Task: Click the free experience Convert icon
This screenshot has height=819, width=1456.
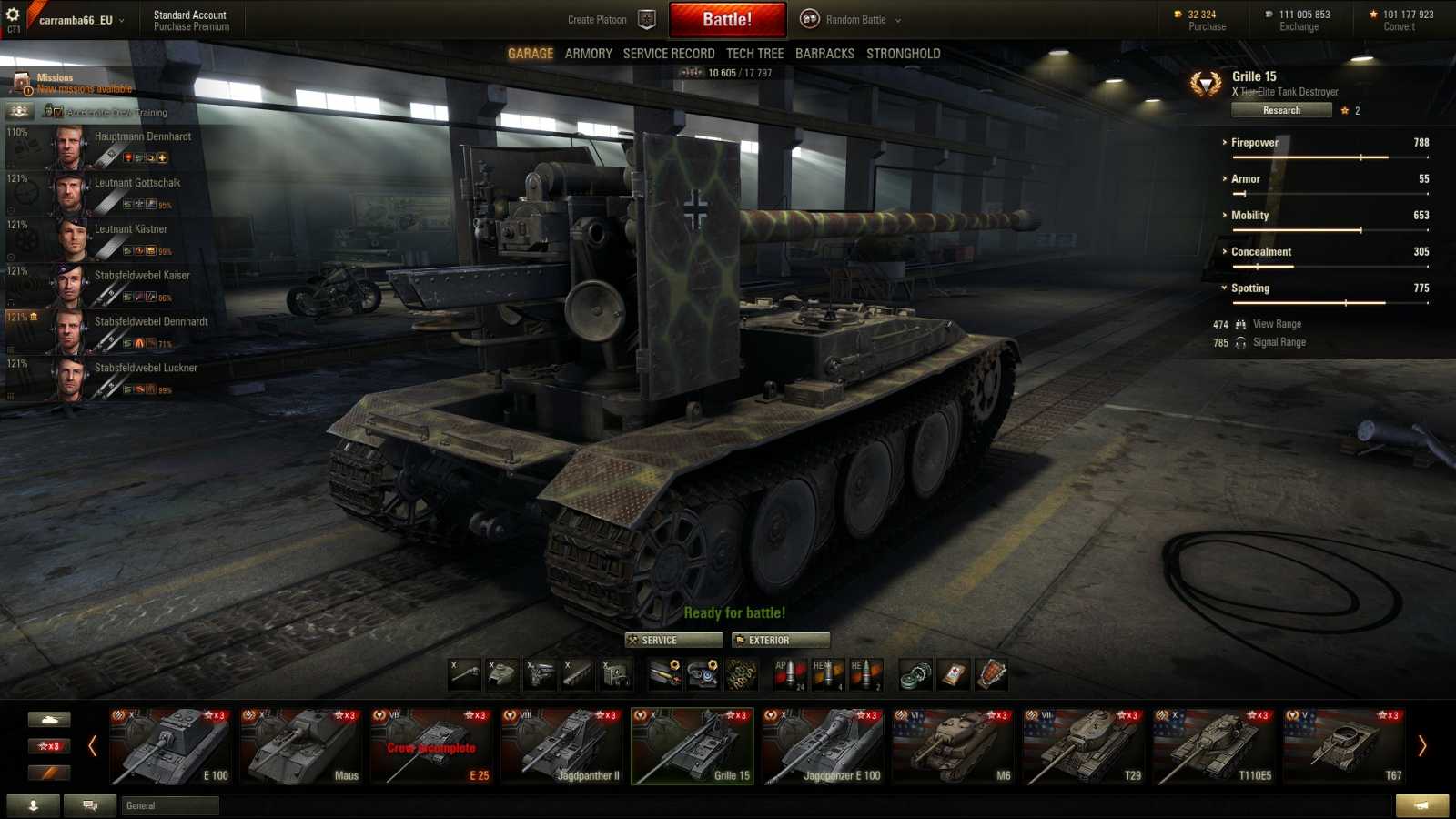Action: click(x=1374, y=14)
